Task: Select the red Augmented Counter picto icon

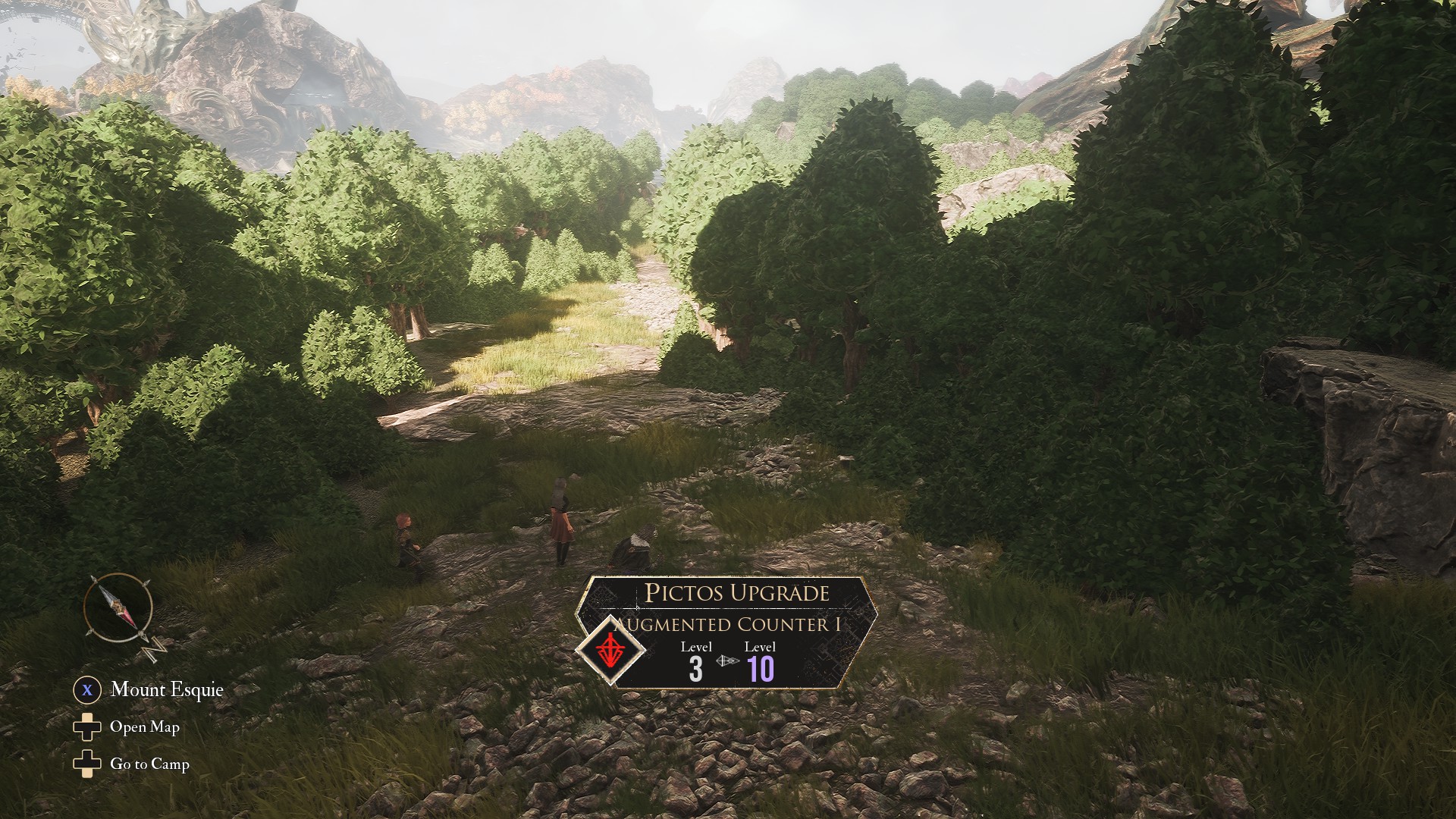Action: pos(610,650)
